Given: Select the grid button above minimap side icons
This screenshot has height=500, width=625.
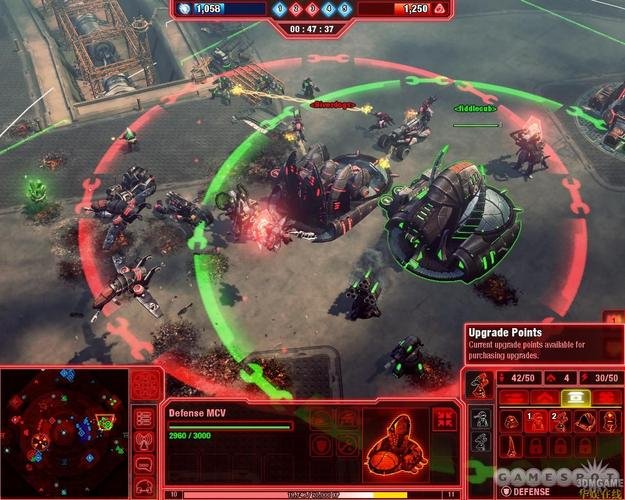Looking at the screenshot, I should click(146, 386).
